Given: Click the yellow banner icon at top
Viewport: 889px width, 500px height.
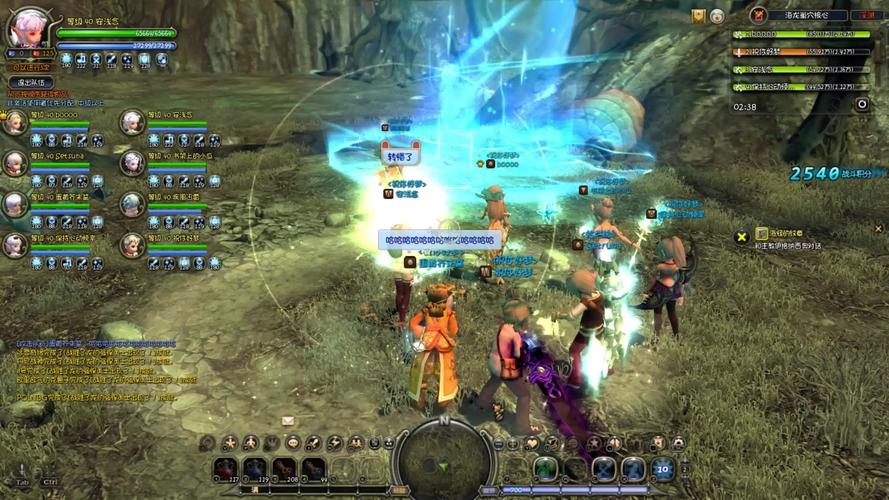Looking at the screenshot, I should point(698,16).
